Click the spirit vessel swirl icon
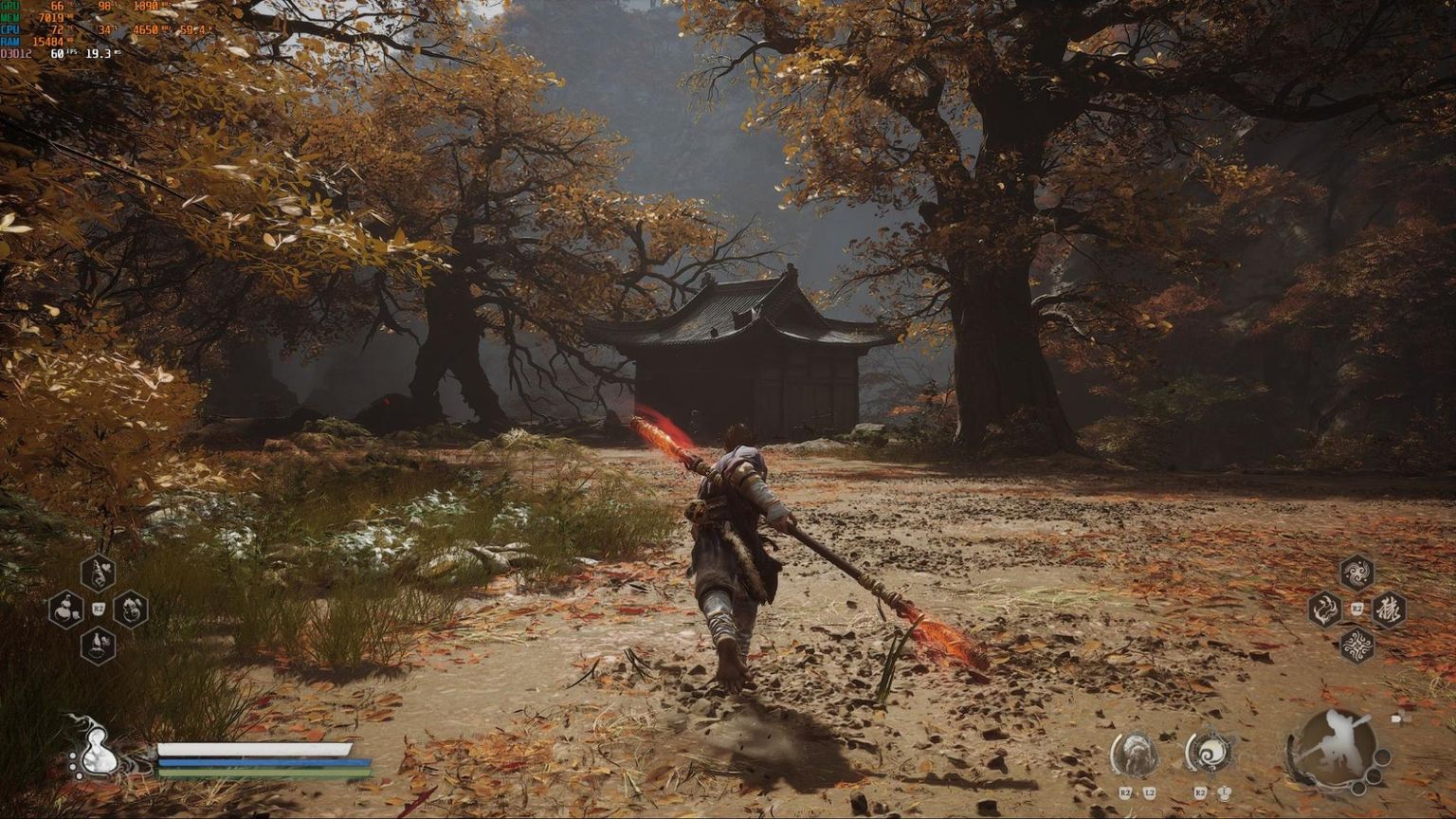 (x=1210, y=752)
